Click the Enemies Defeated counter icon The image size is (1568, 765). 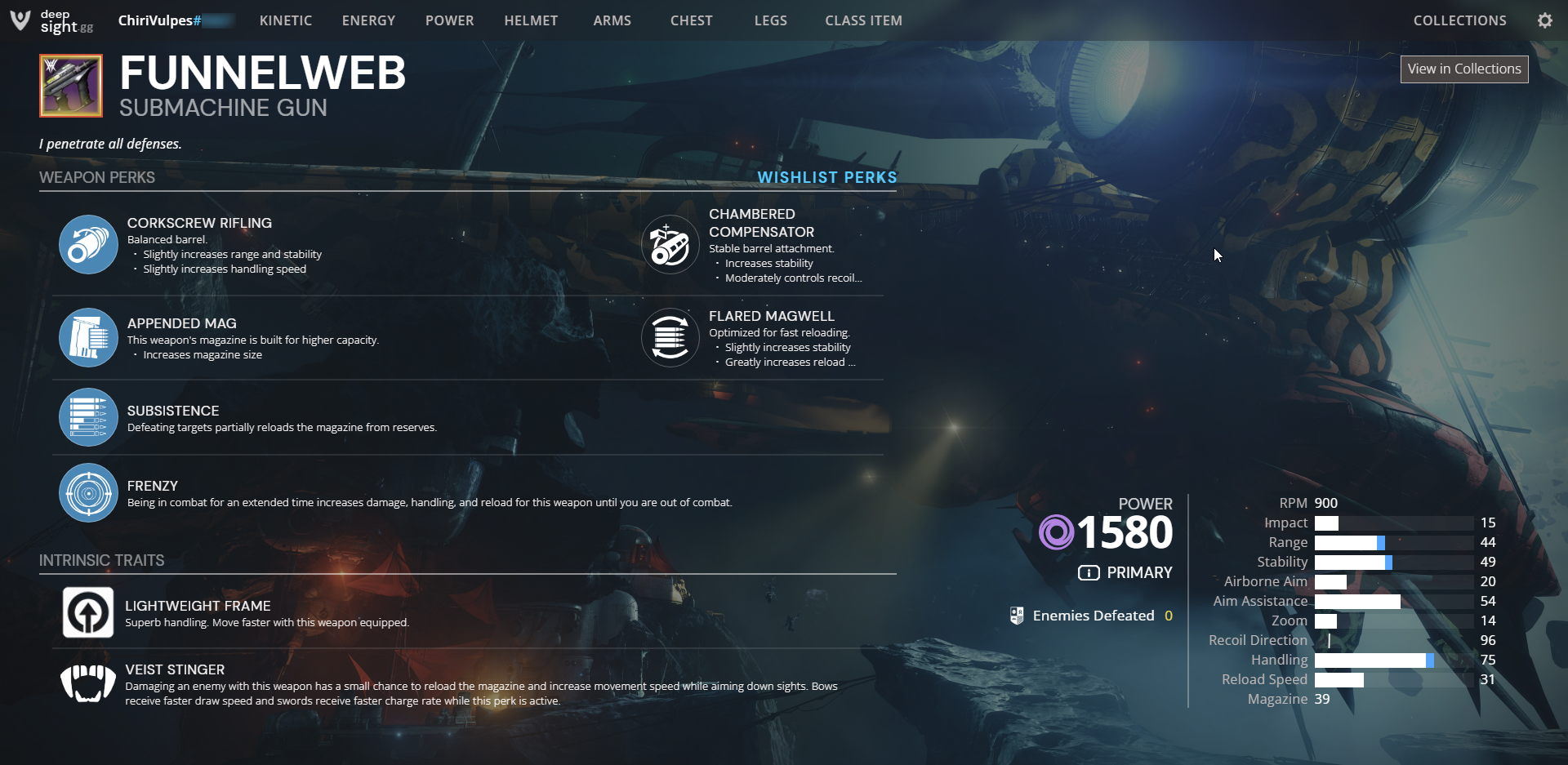[1018, 615]
